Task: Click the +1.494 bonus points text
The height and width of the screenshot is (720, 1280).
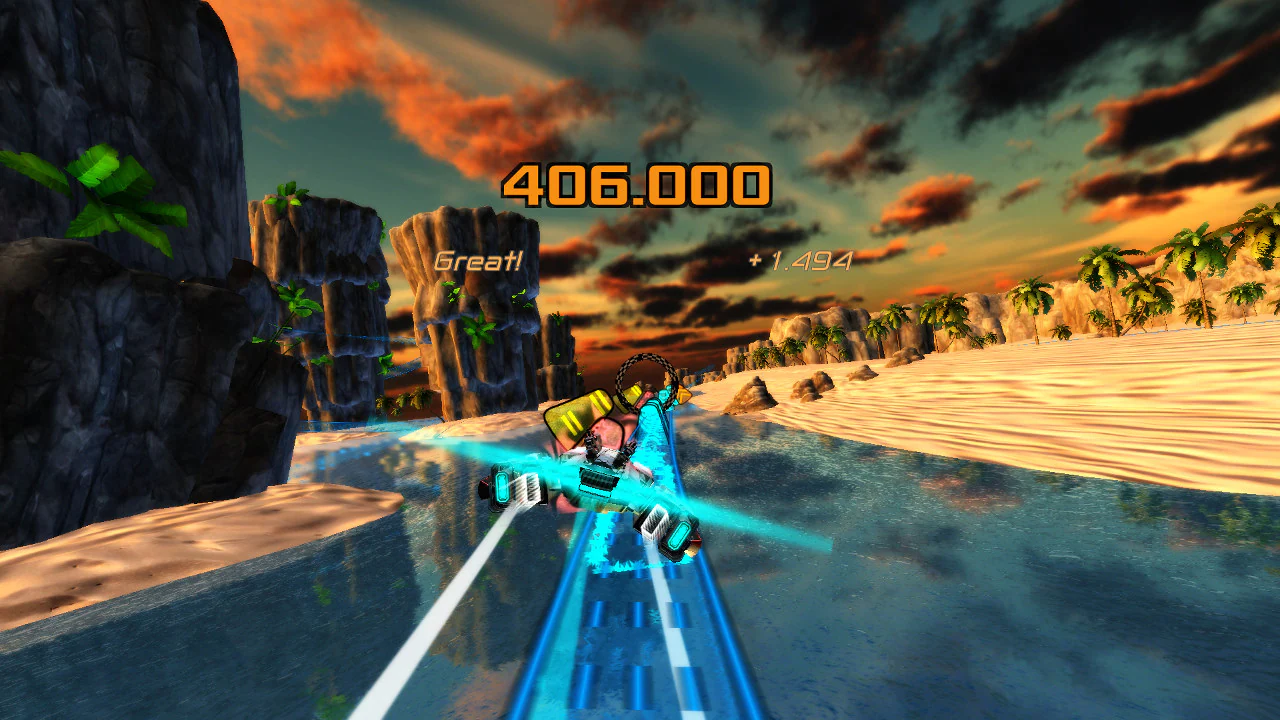Action: (800, 261)
